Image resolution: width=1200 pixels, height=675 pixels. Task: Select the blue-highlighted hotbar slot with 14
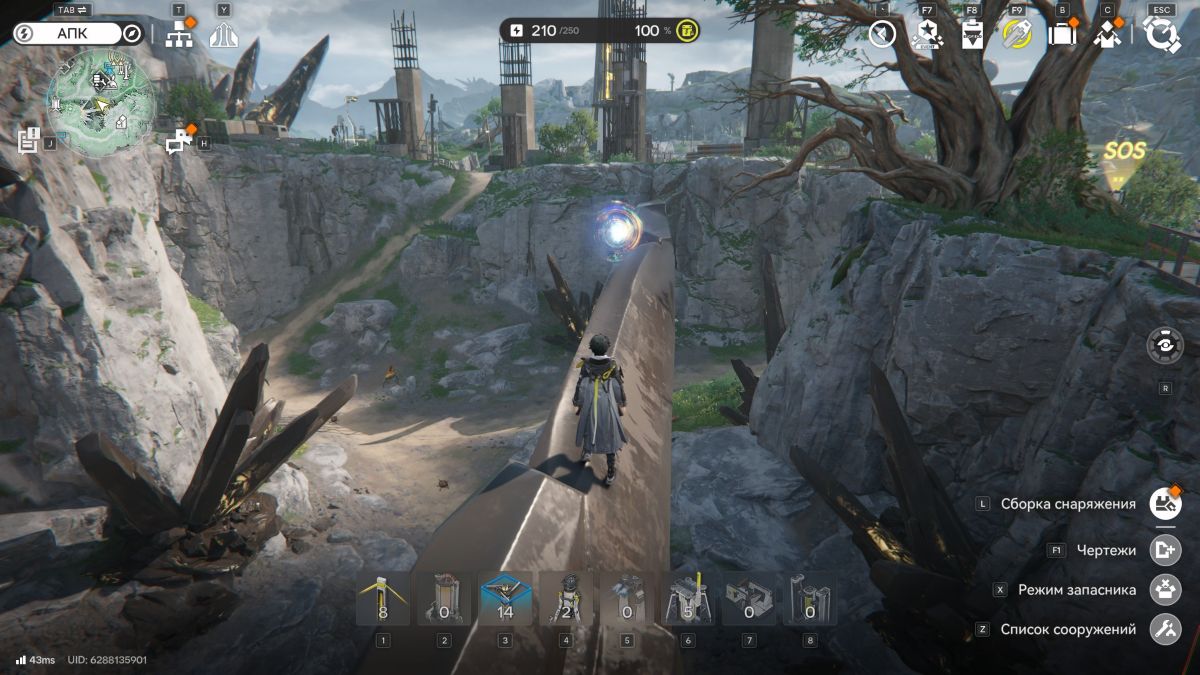point(505,599)
